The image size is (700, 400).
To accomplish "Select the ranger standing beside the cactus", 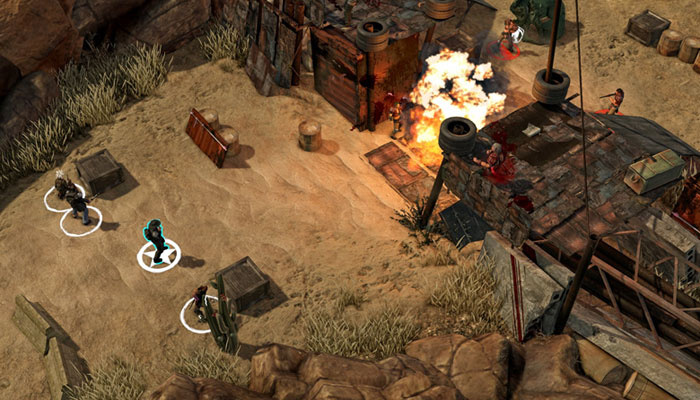I will pos(200,302).
